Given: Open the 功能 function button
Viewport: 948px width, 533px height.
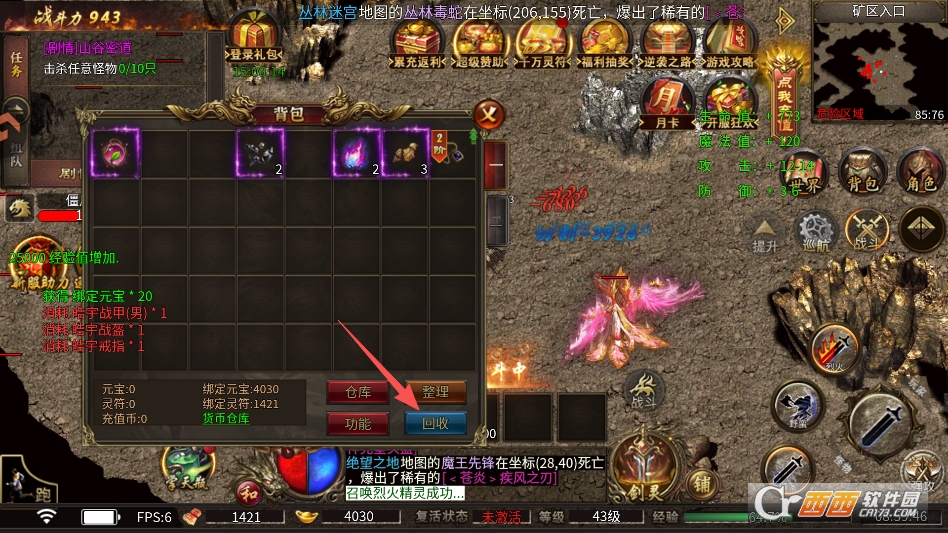Looking at the screenshot, I should tap(357, 423).
